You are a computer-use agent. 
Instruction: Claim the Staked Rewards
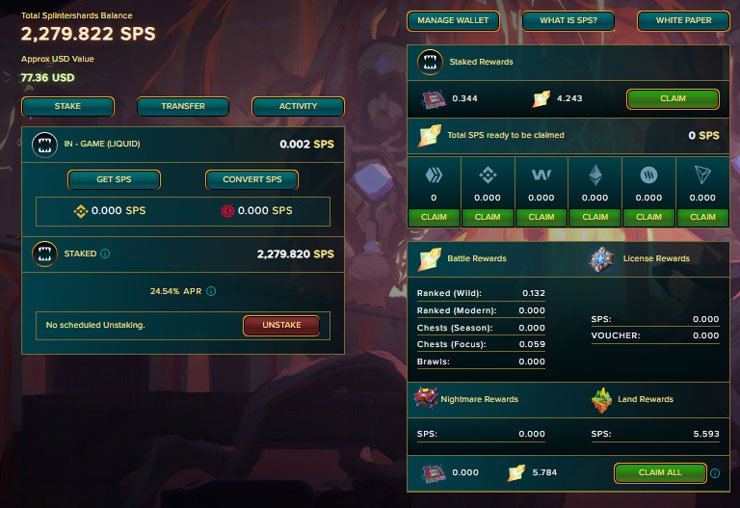[x=673, y=99]
